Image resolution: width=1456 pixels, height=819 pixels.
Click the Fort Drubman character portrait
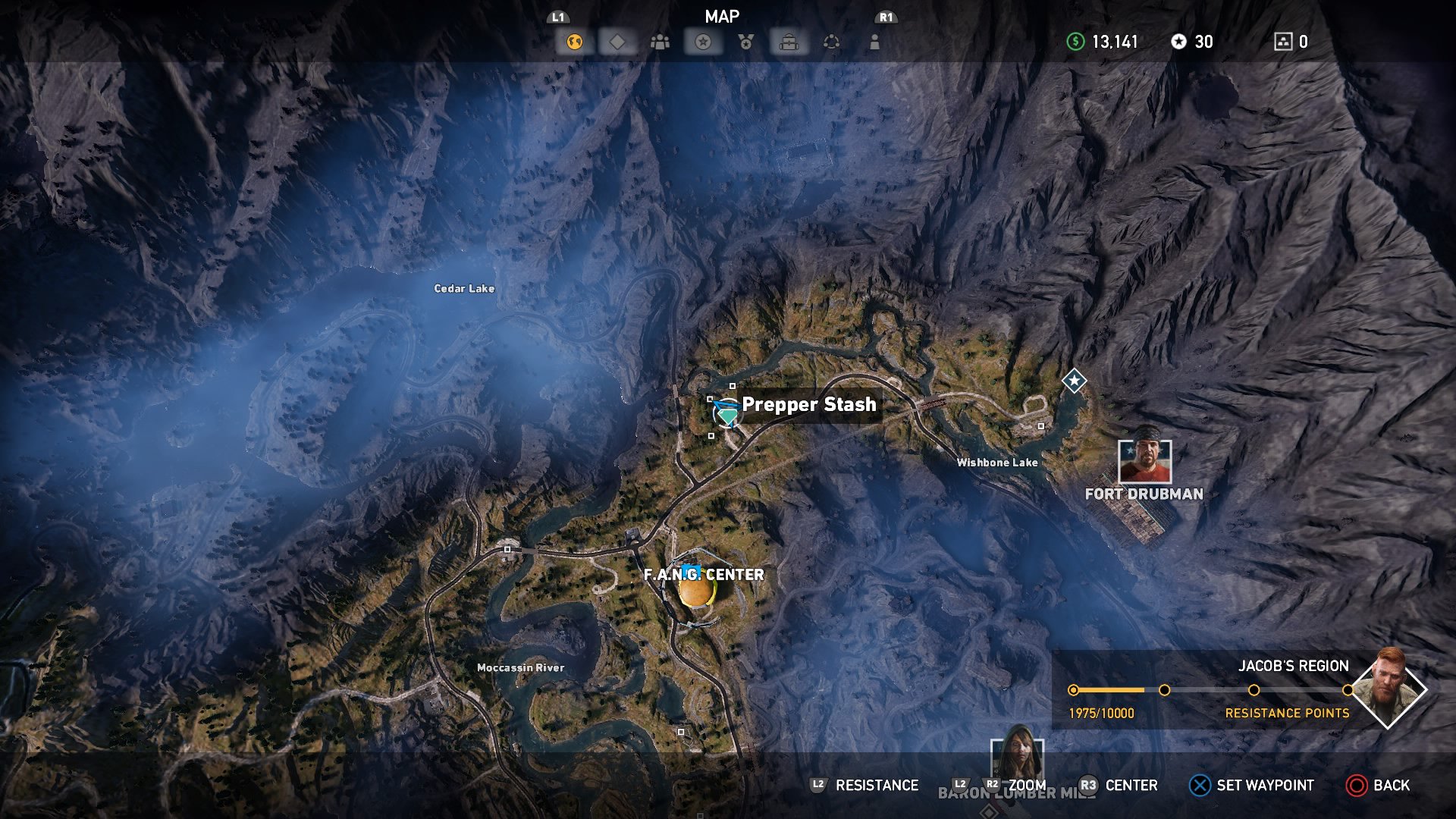pyautogui.click(x=1144, y=461)
